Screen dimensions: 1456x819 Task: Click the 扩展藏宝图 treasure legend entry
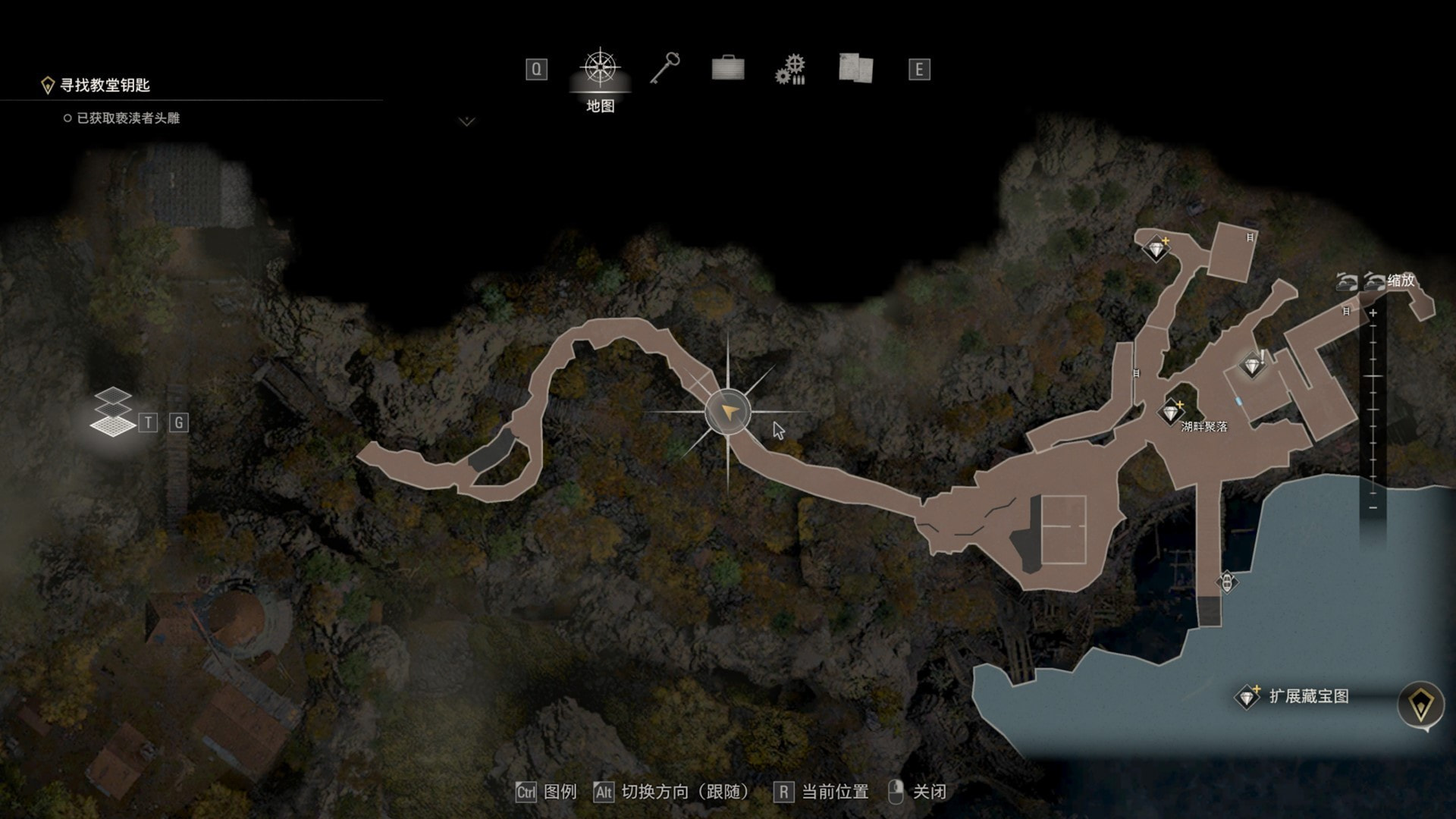tap(1295, 696)
